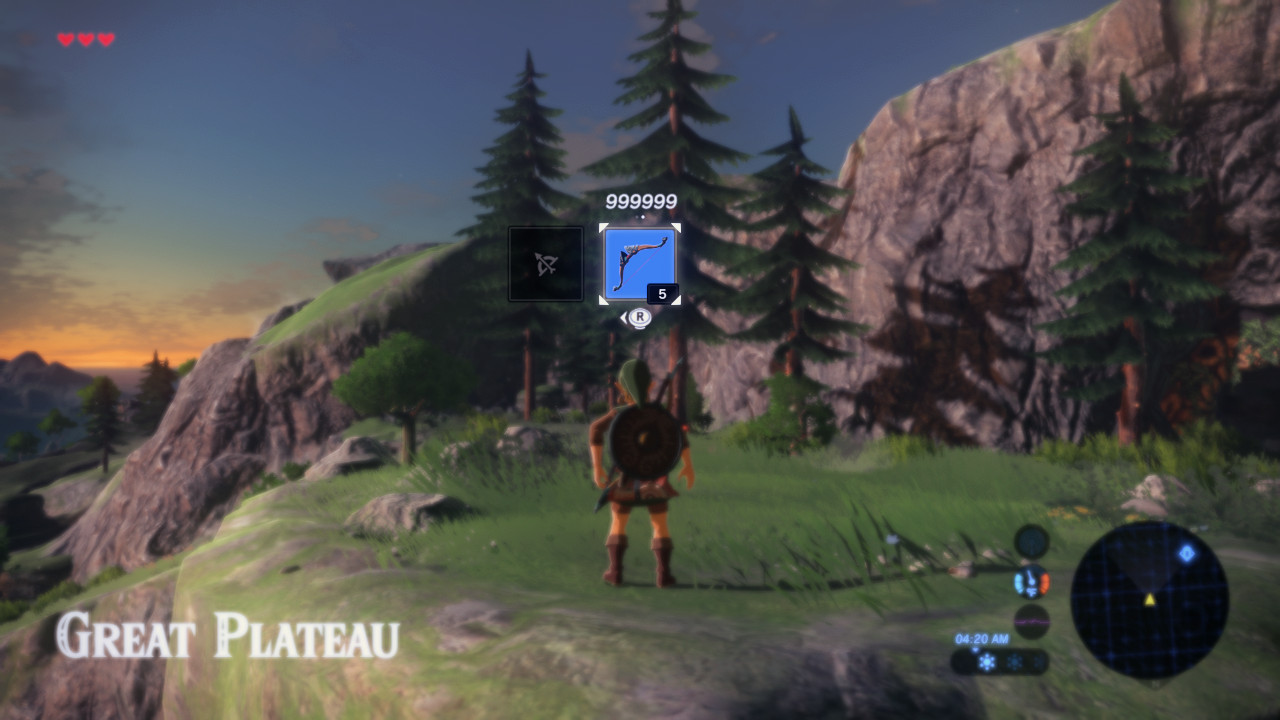Expand the rupee counter showing 999999

(x=641, y=200)
